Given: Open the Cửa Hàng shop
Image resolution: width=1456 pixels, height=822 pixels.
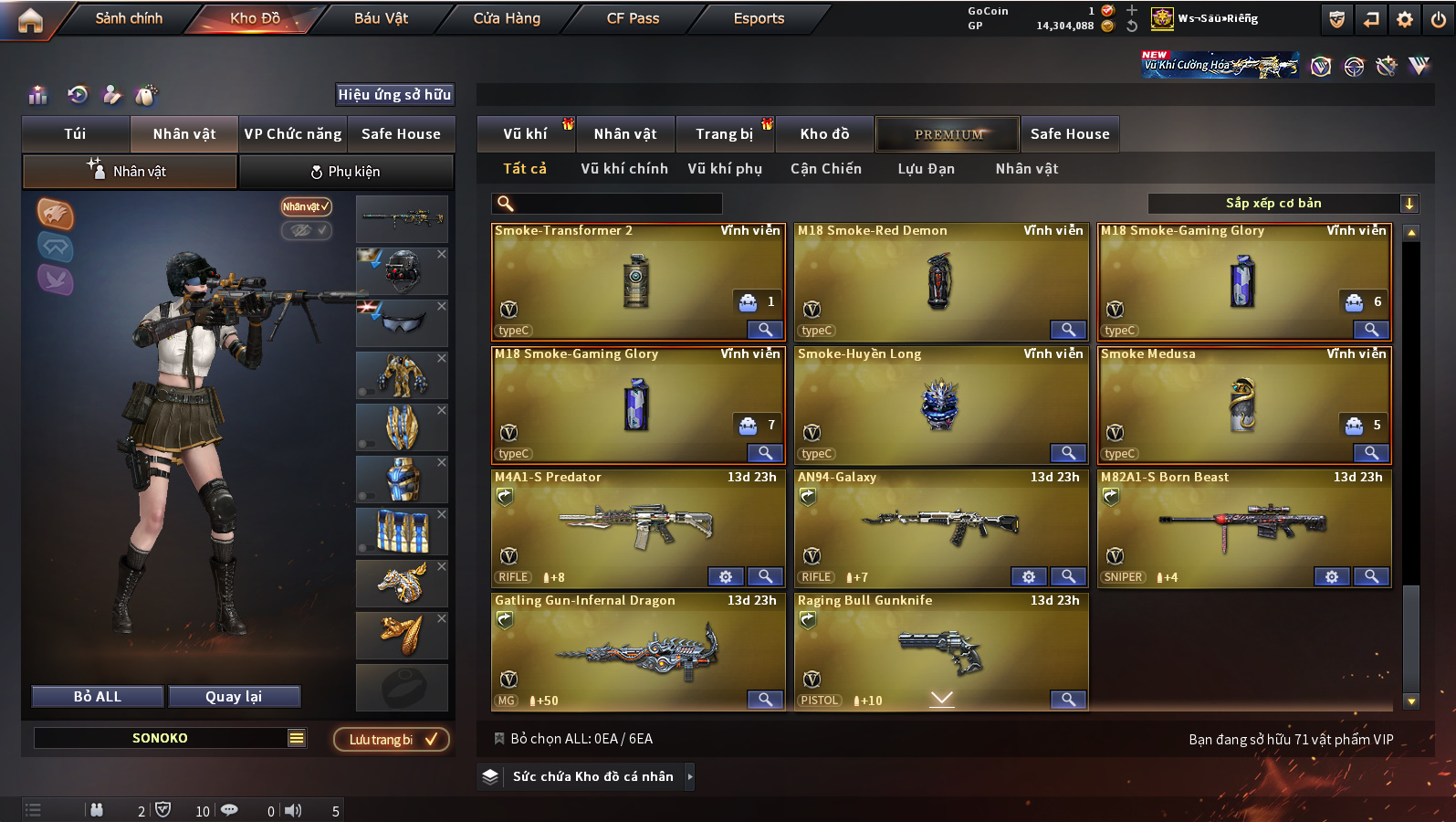Looking at the screenshot, I should (x=507, y=18).
